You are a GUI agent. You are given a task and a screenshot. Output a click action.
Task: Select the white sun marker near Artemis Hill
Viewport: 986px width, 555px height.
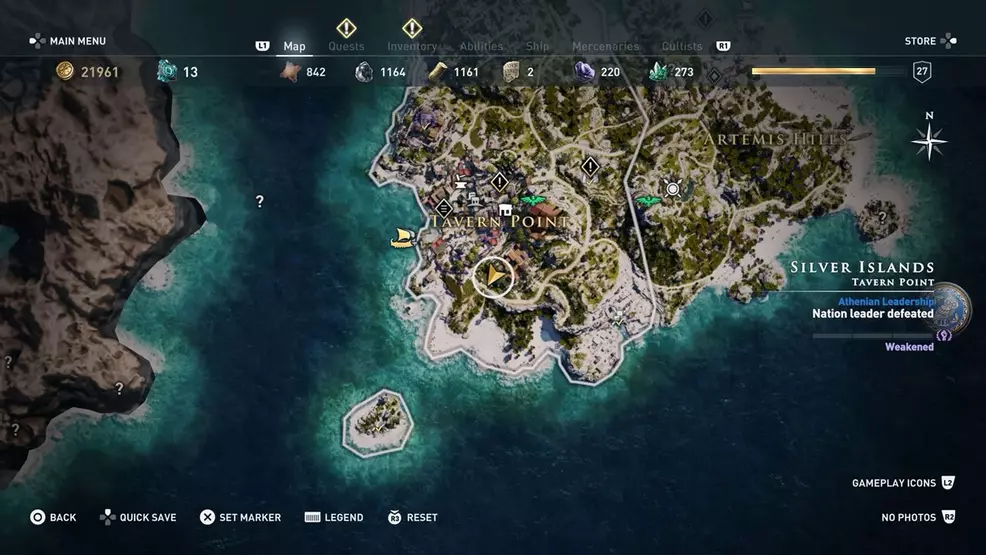coord(673,188)
